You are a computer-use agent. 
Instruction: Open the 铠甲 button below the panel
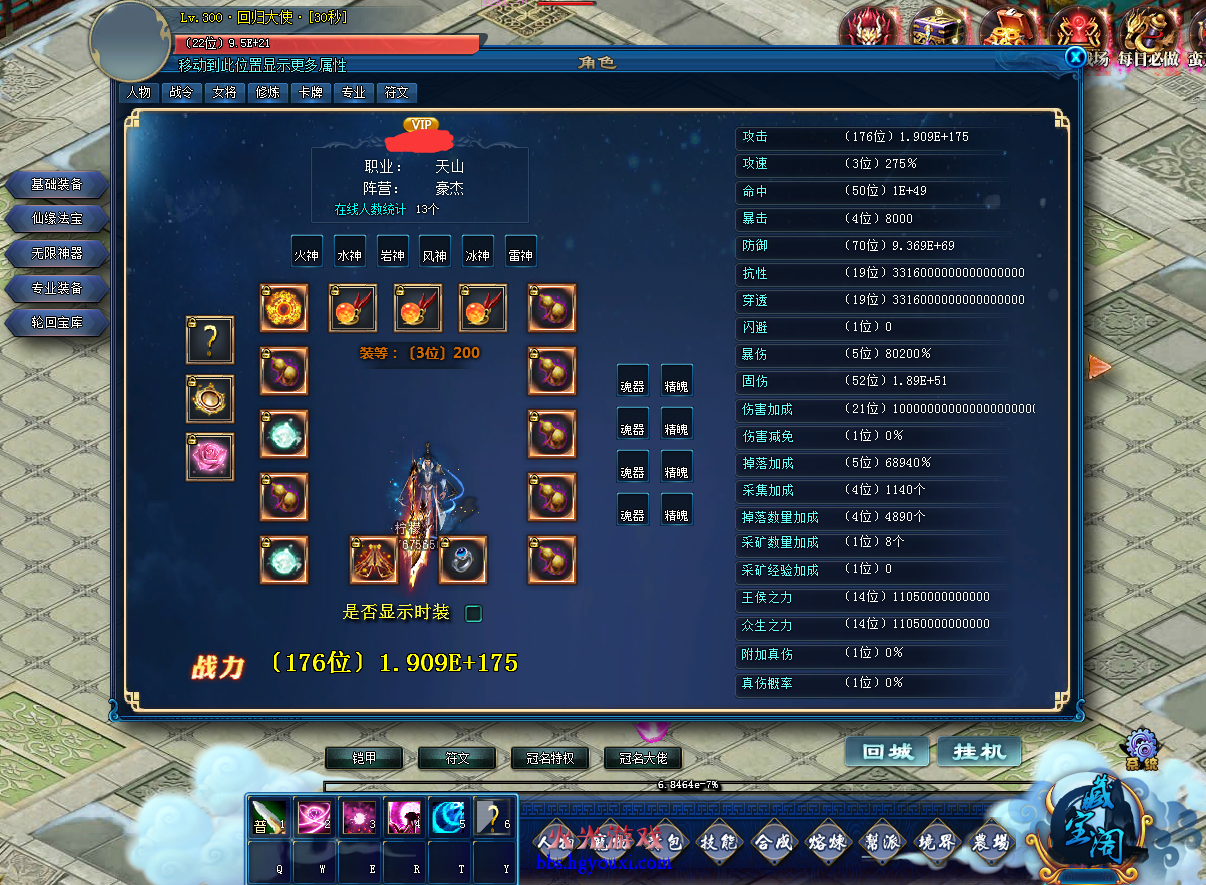coord(364,758)
